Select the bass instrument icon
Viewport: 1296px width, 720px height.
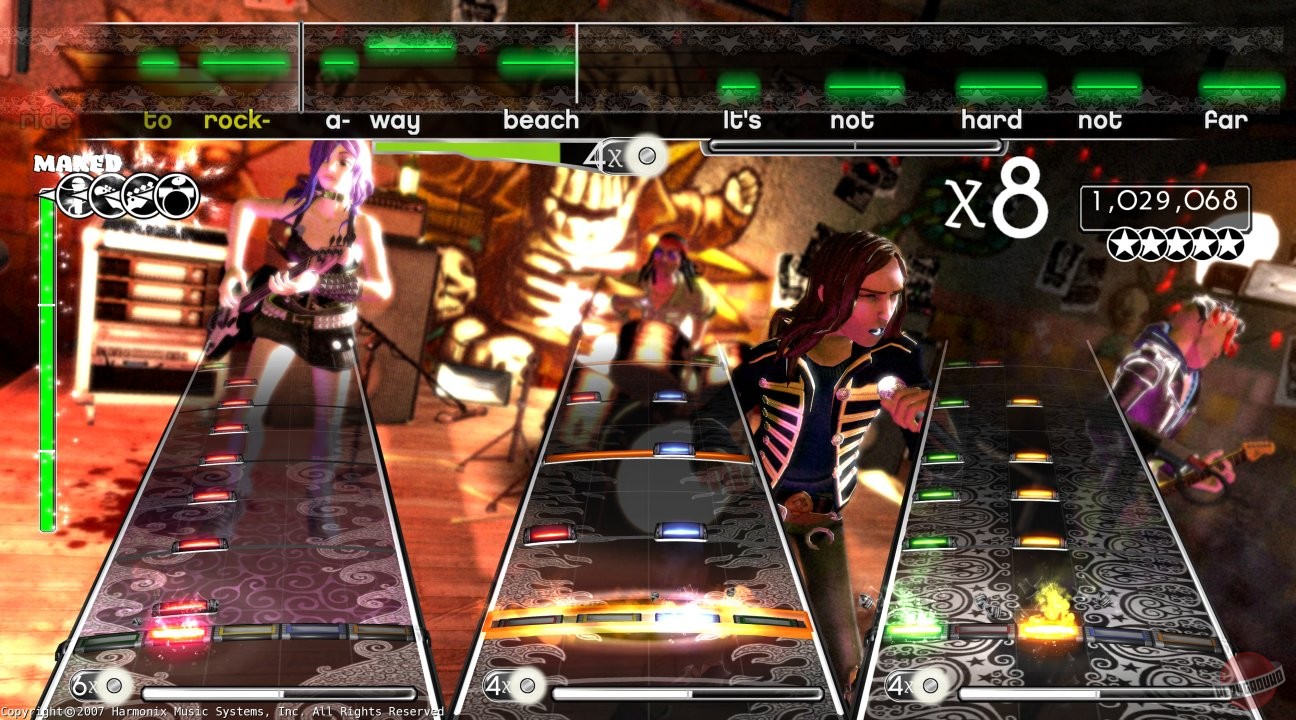pyautogui.click(x=107, y=195)
